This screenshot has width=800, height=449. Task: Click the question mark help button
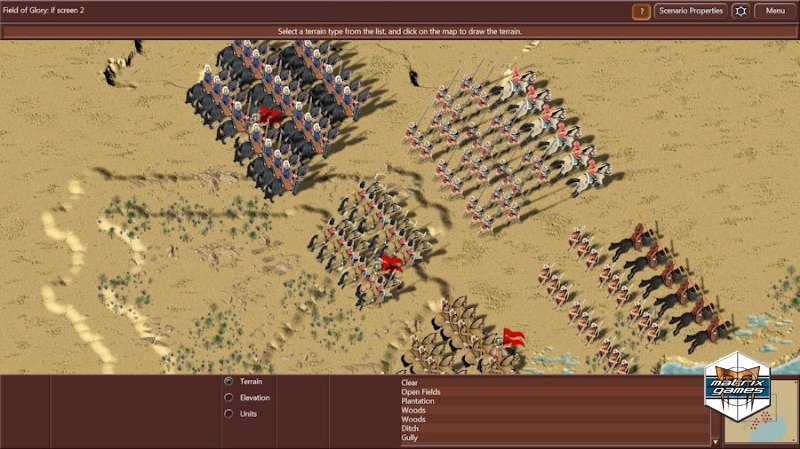tap(641, 12)
